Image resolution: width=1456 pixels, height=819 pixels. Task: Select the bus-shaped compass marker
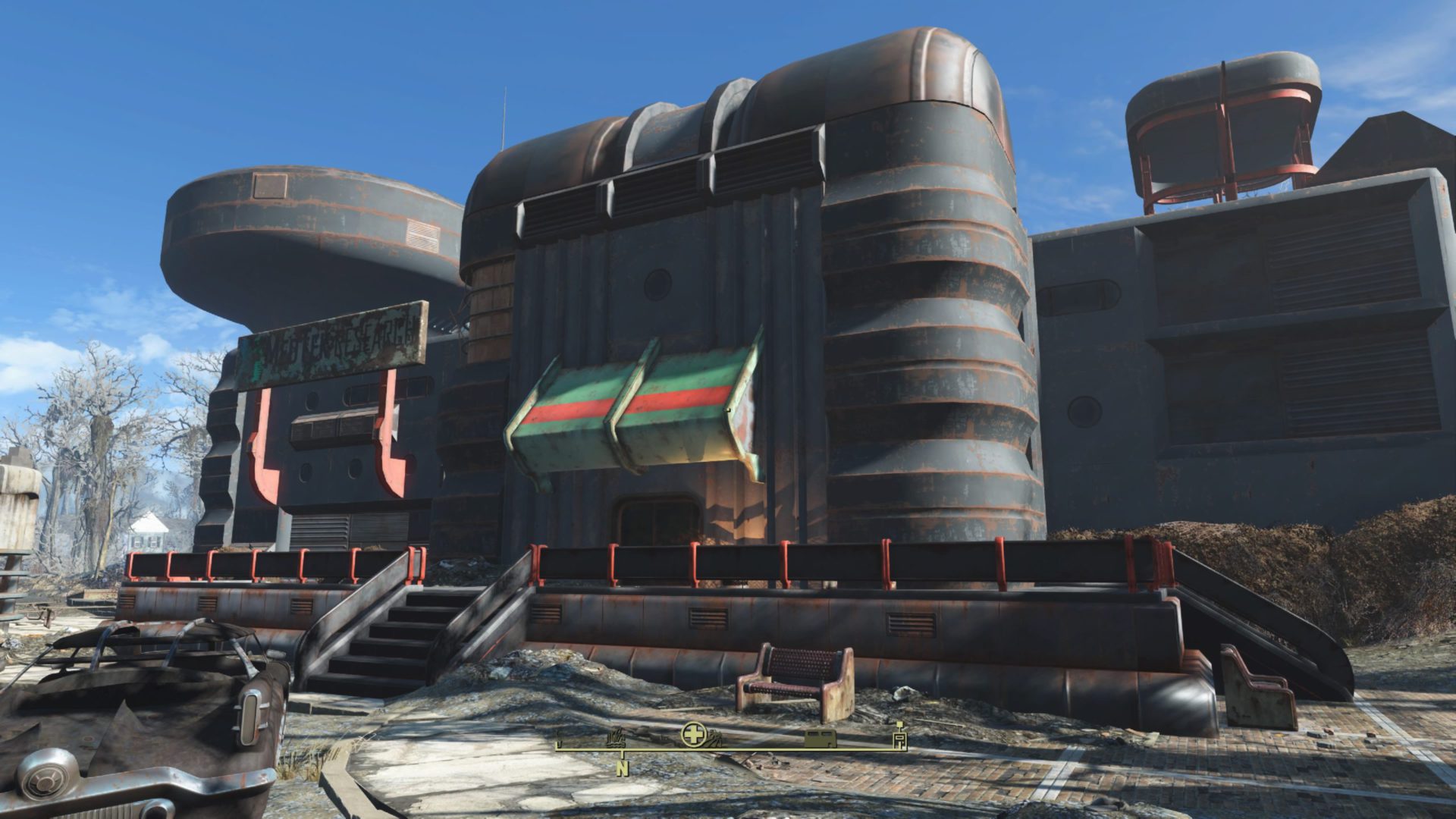tap(820, 739)
